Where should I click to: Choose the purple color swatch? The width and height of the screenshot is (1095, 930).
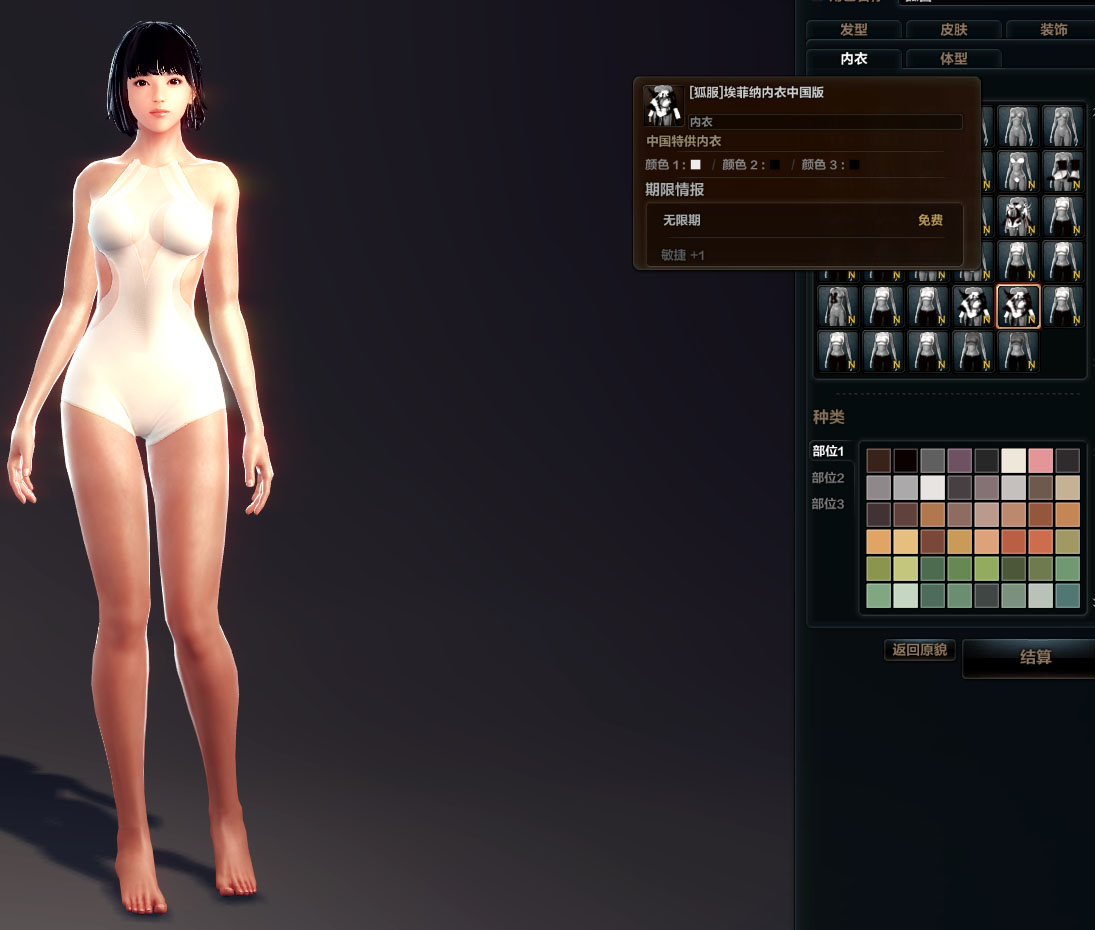click(x=959, y=460)
